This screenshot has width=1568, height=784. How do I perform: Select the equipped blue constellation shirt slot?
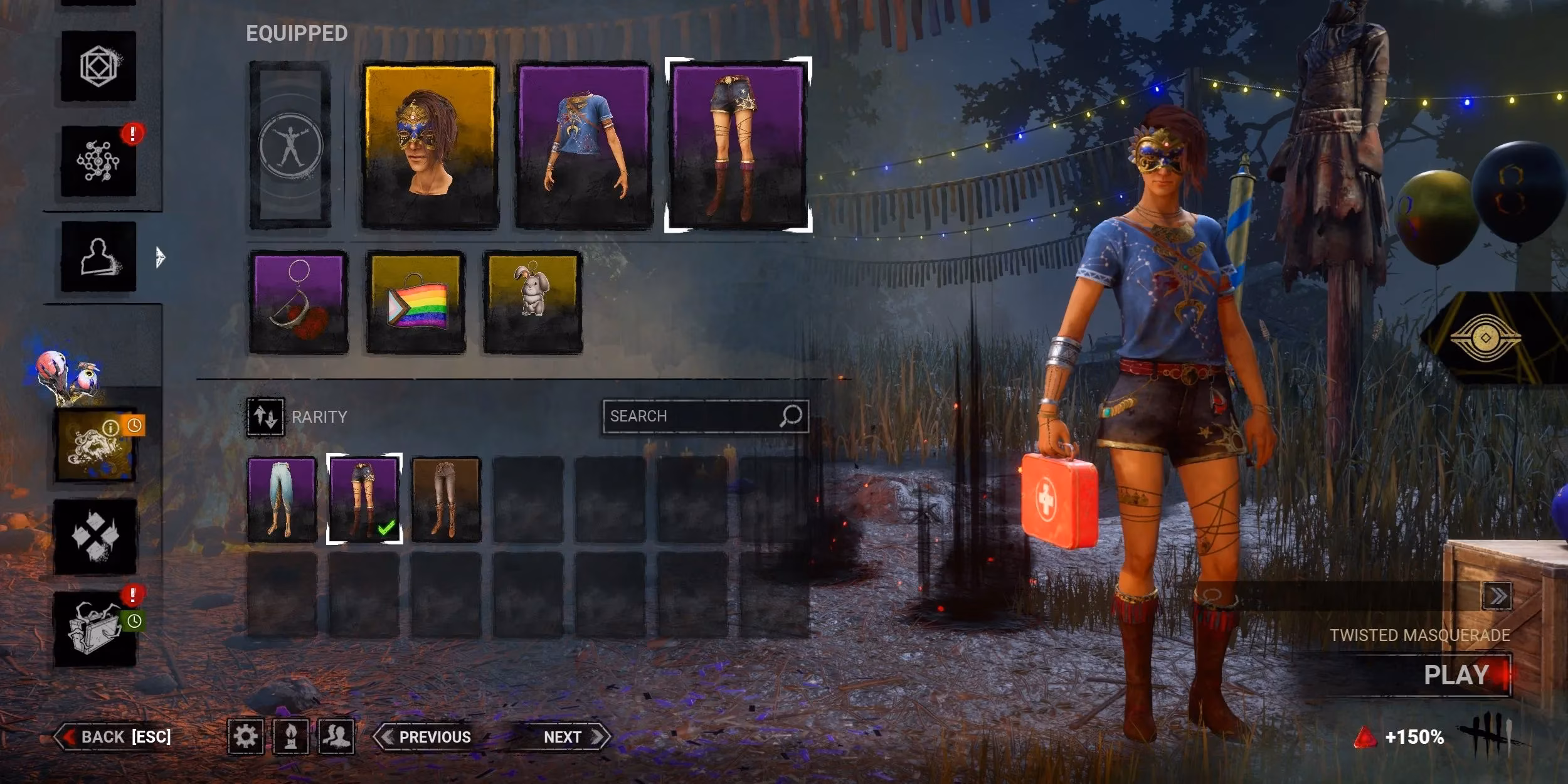(584, 145)
